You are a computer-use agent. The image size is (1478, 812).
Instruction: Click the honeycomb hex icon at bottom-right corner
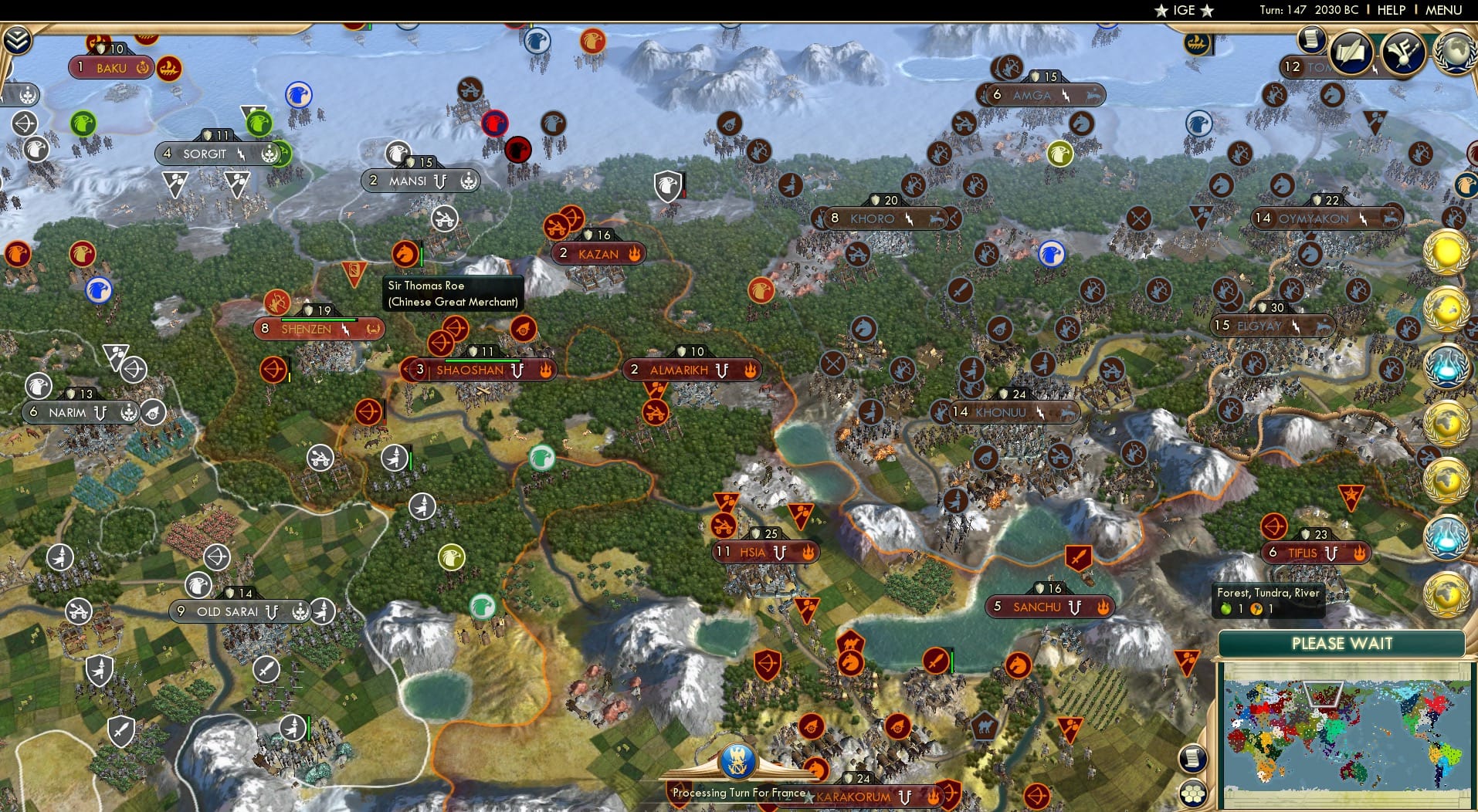(x=1193, y=793)
